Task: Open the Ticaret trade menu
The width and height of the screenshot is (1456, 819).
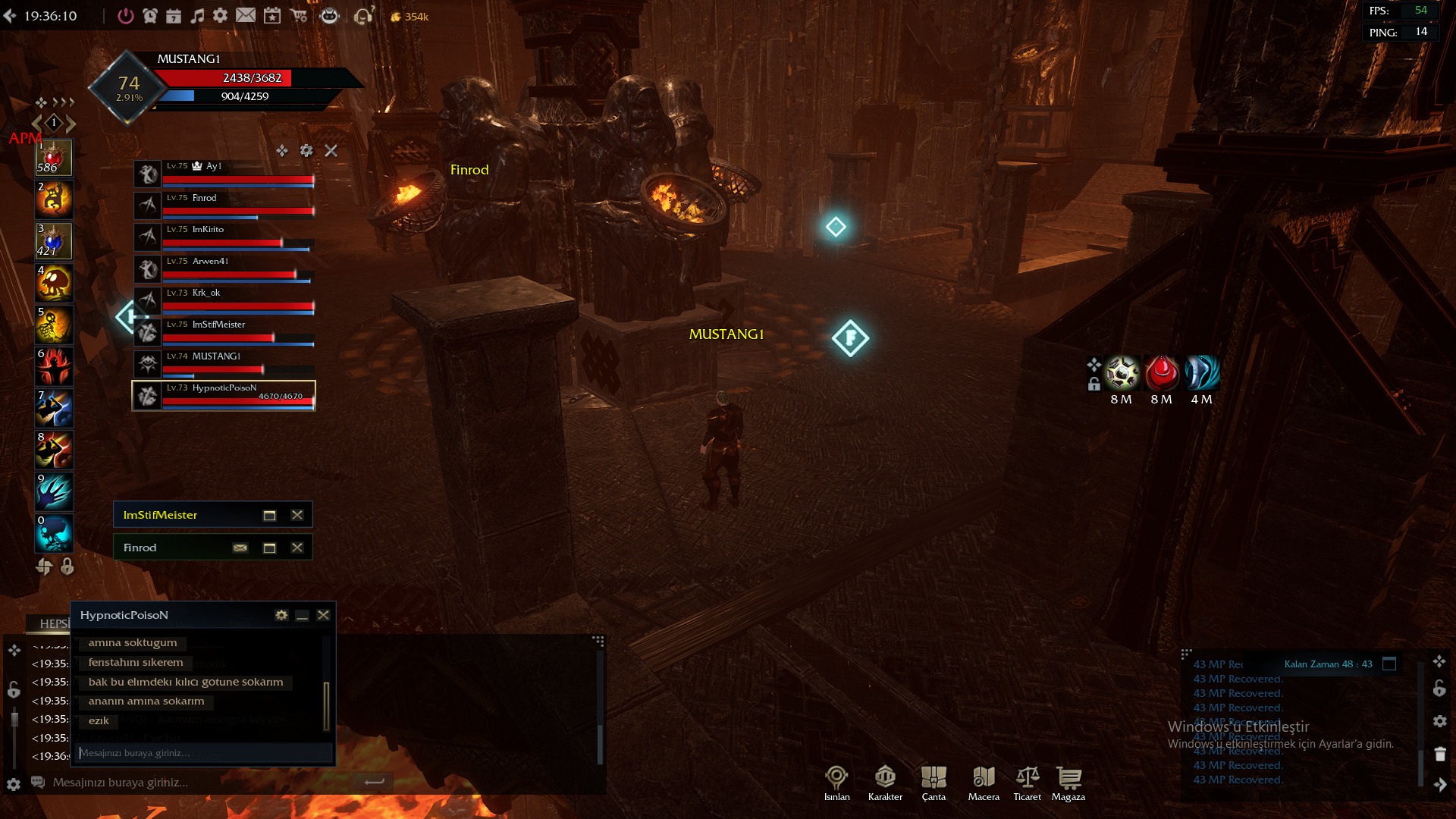Action: [1028, 783]
